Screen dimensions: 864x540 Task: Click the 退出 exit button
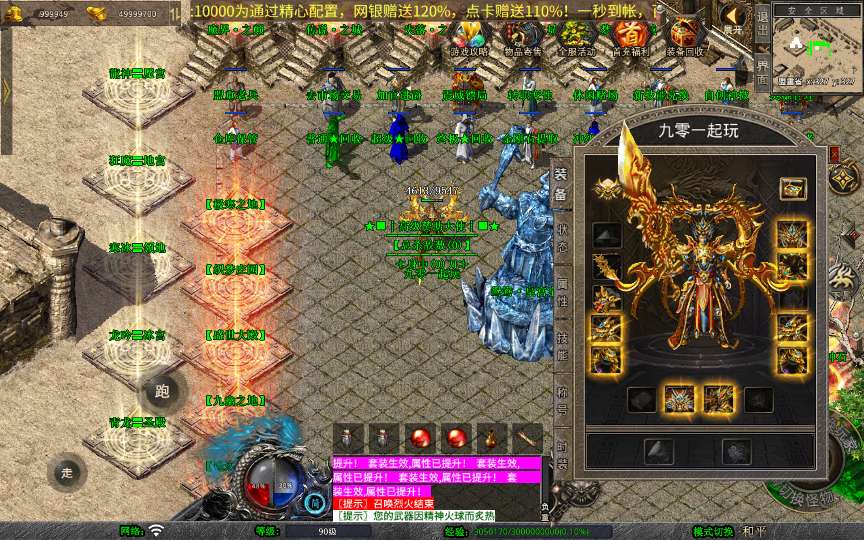point(762,24)
